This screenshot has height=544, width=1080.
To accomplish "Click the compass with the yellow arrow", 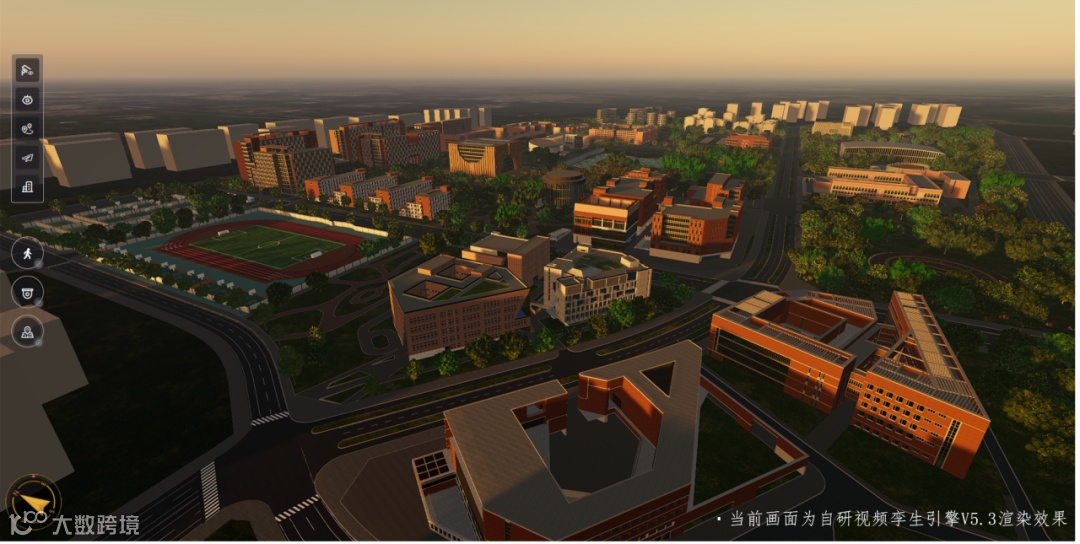I will tap(33, 500).
